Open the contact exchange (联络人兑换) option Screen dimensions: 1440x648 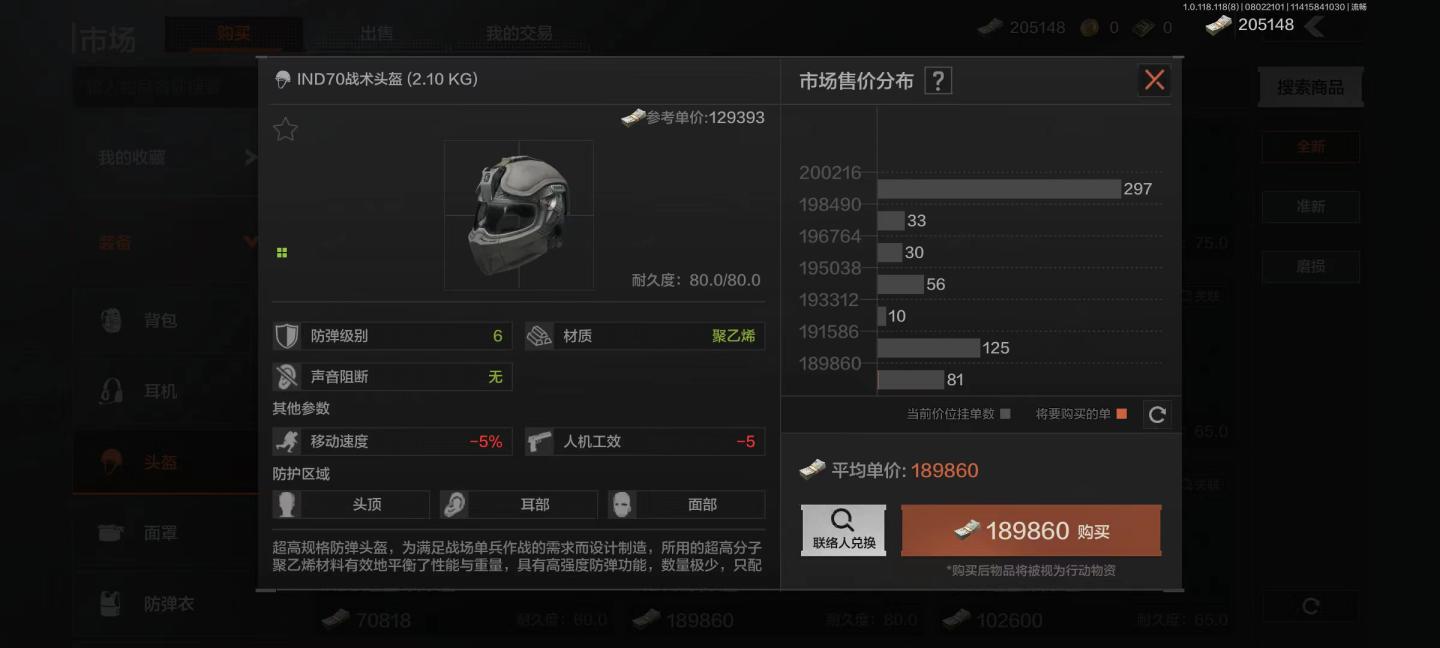tap(843, 530)
